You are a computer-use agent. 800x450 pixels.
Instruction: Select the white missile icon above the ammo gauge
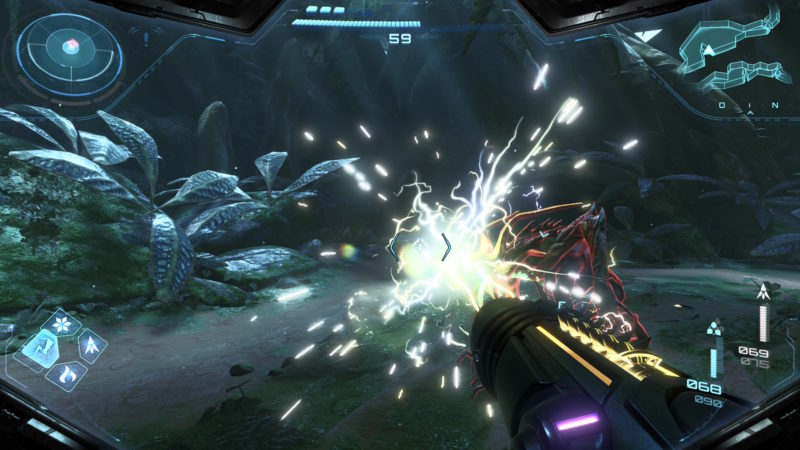(764, 293)
